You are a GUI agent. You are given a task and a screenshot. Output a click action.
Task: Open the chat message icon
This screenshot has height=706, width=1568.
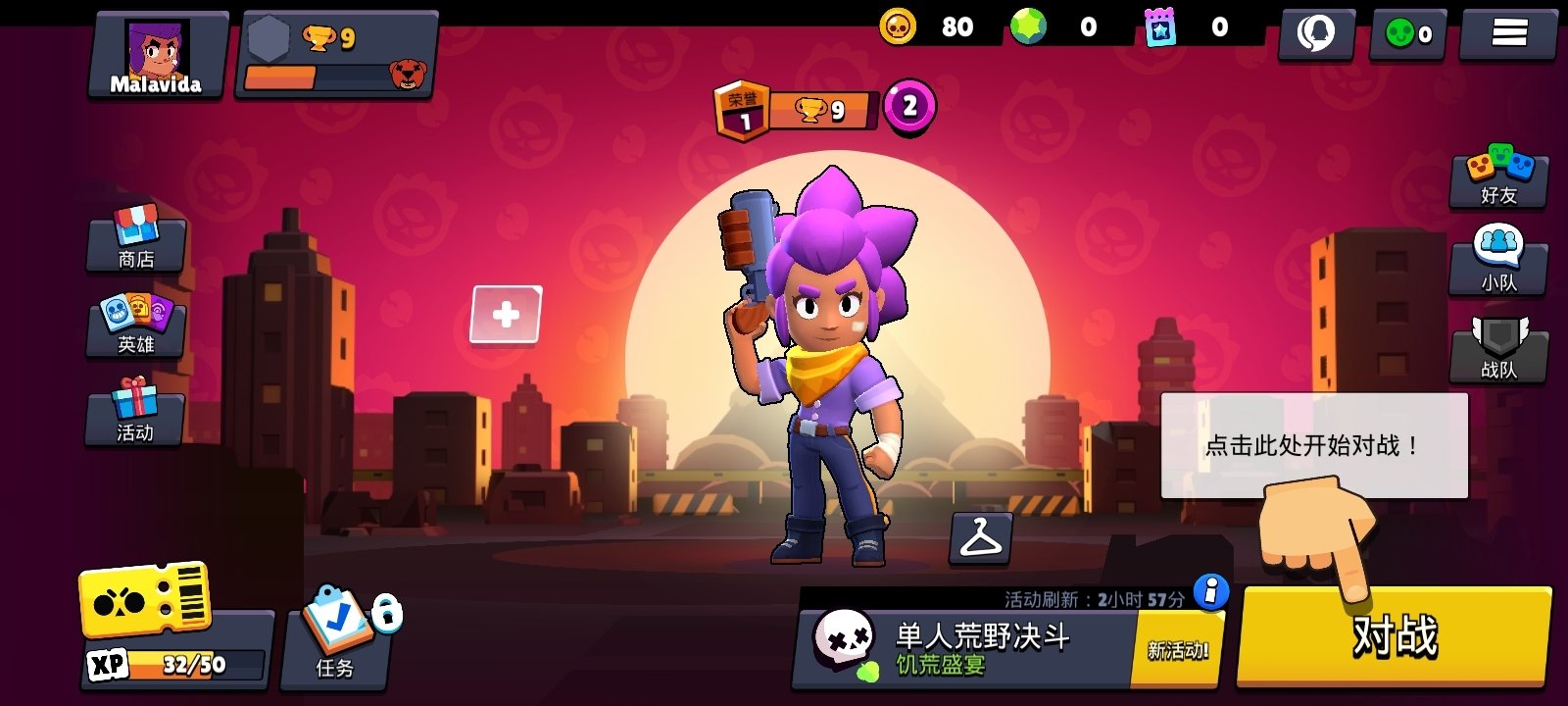[x=1316, y=32]
